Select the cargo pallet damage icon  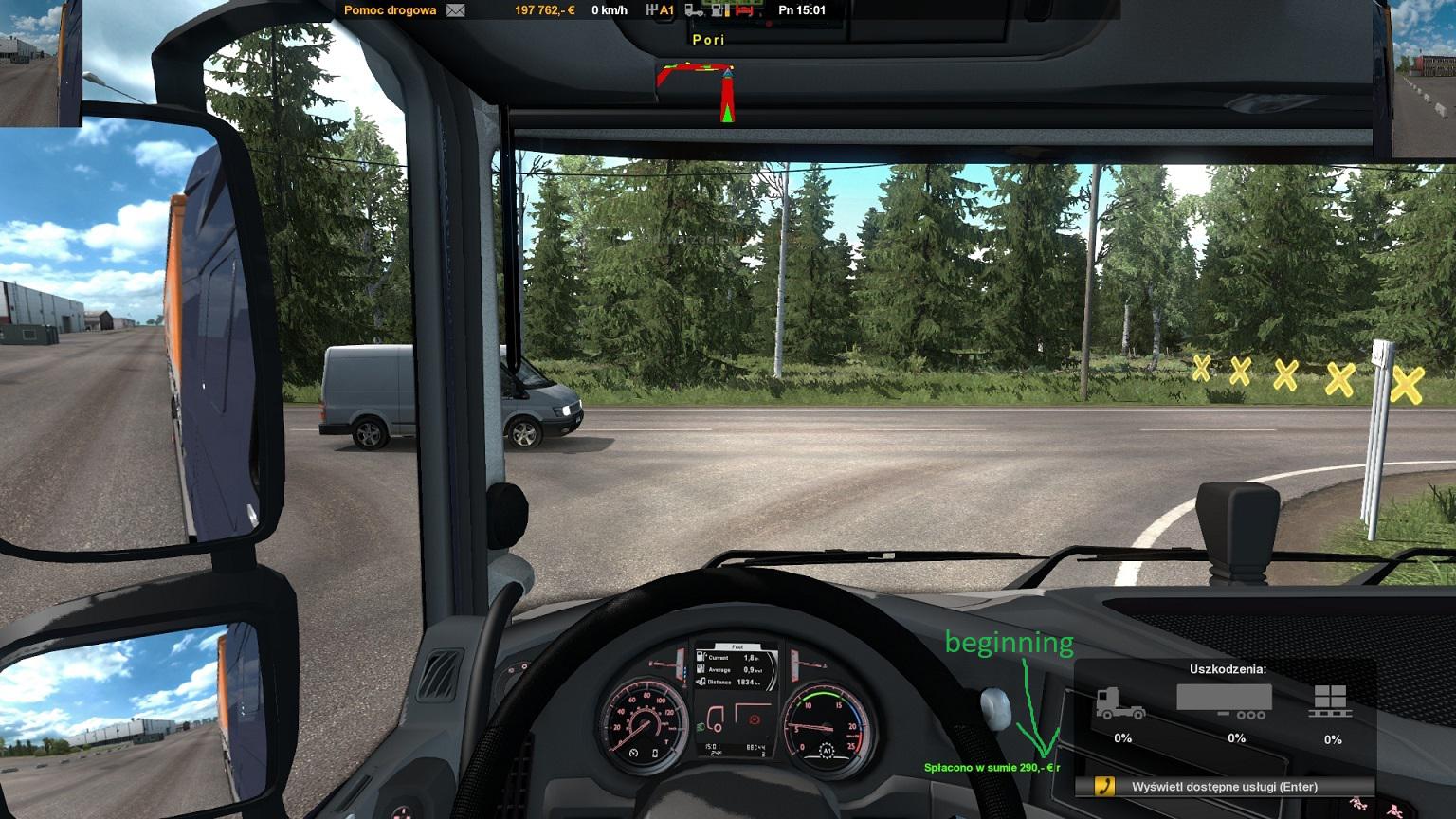click(x=1332, y=701)
